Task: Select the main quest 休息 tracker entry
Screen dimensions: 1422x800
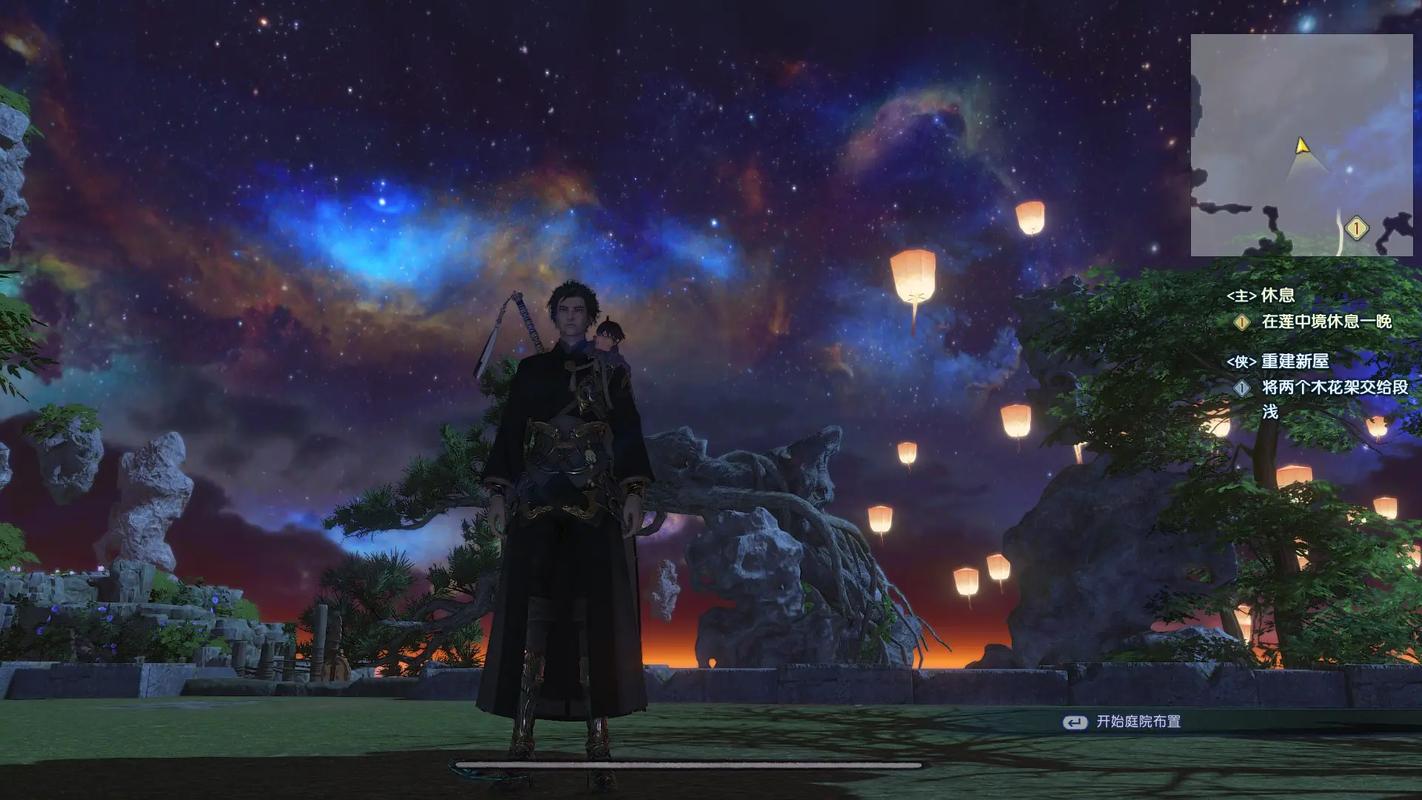Action: pyautogui.click(x=1277, y=296)
